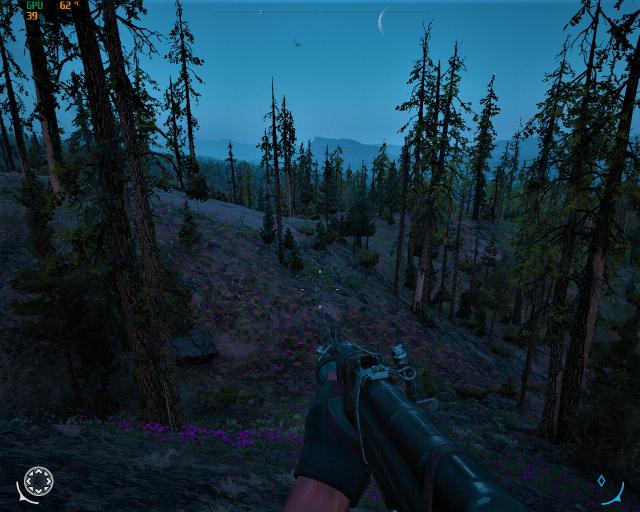This screenshot has height=512, width=640.
Task: Click the compass bar marker
Action: click(261, 12)
